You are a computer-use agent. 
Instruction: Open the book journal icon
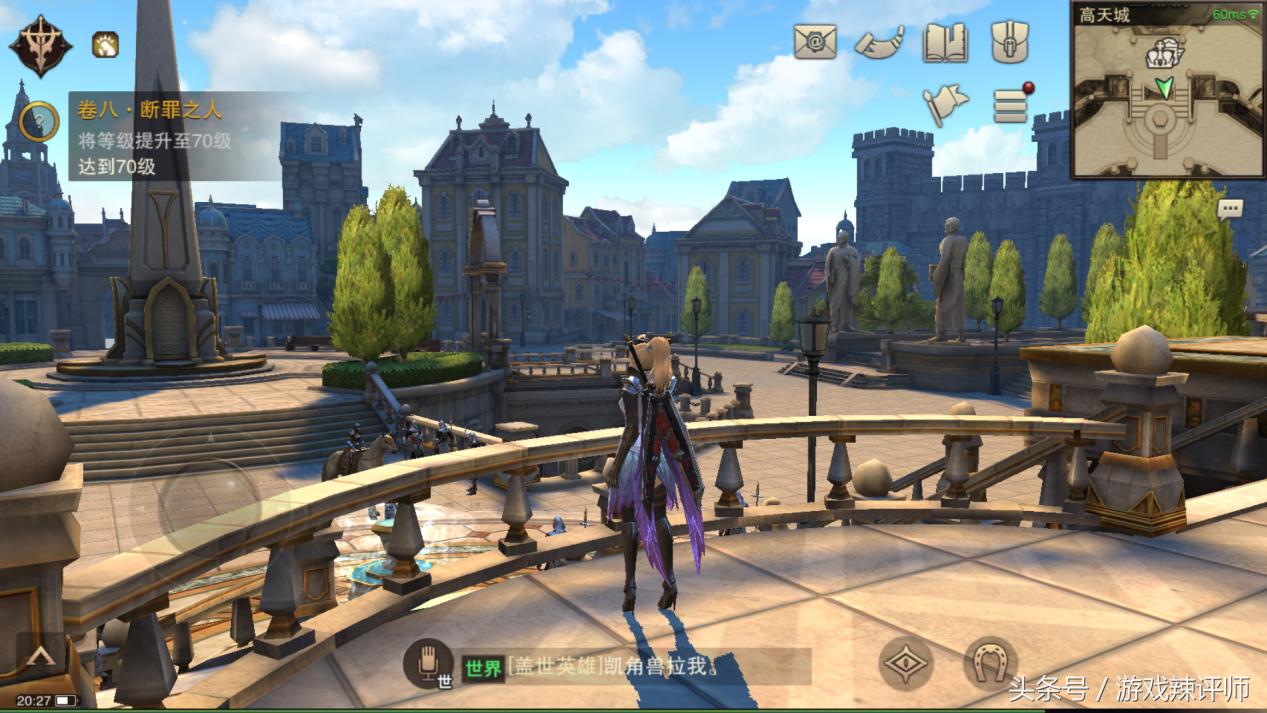point(945,43)
